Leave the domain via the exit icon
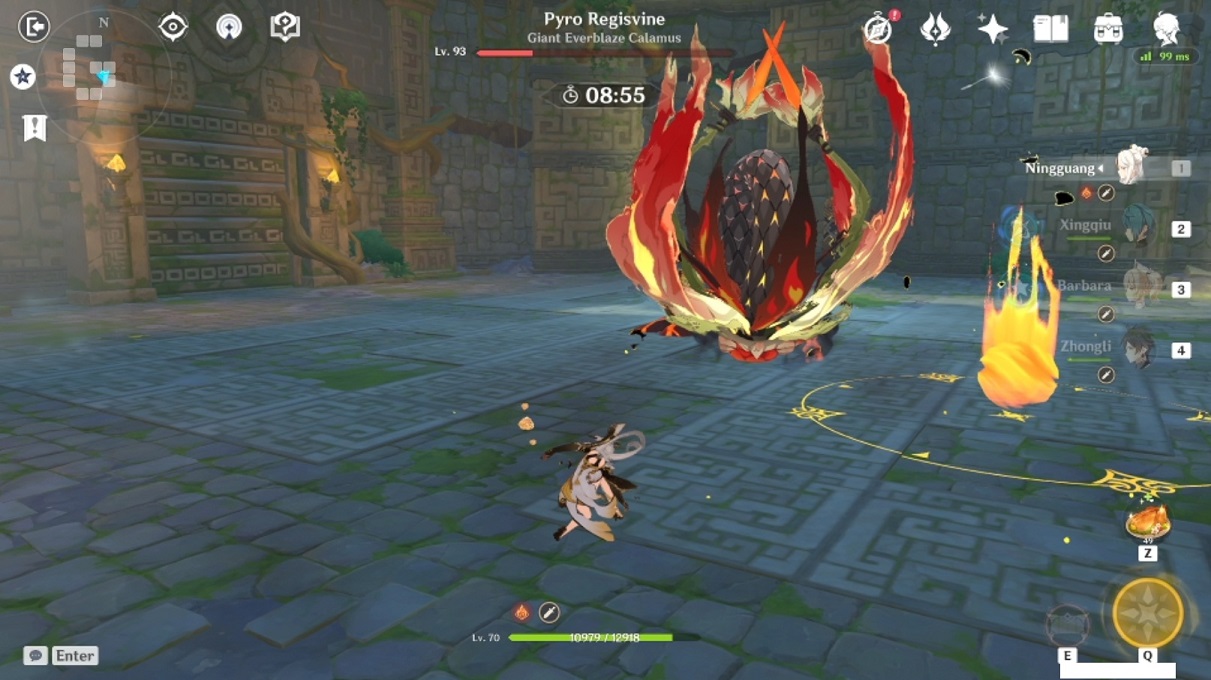The image size is (1211, 680). coord(34,27)
